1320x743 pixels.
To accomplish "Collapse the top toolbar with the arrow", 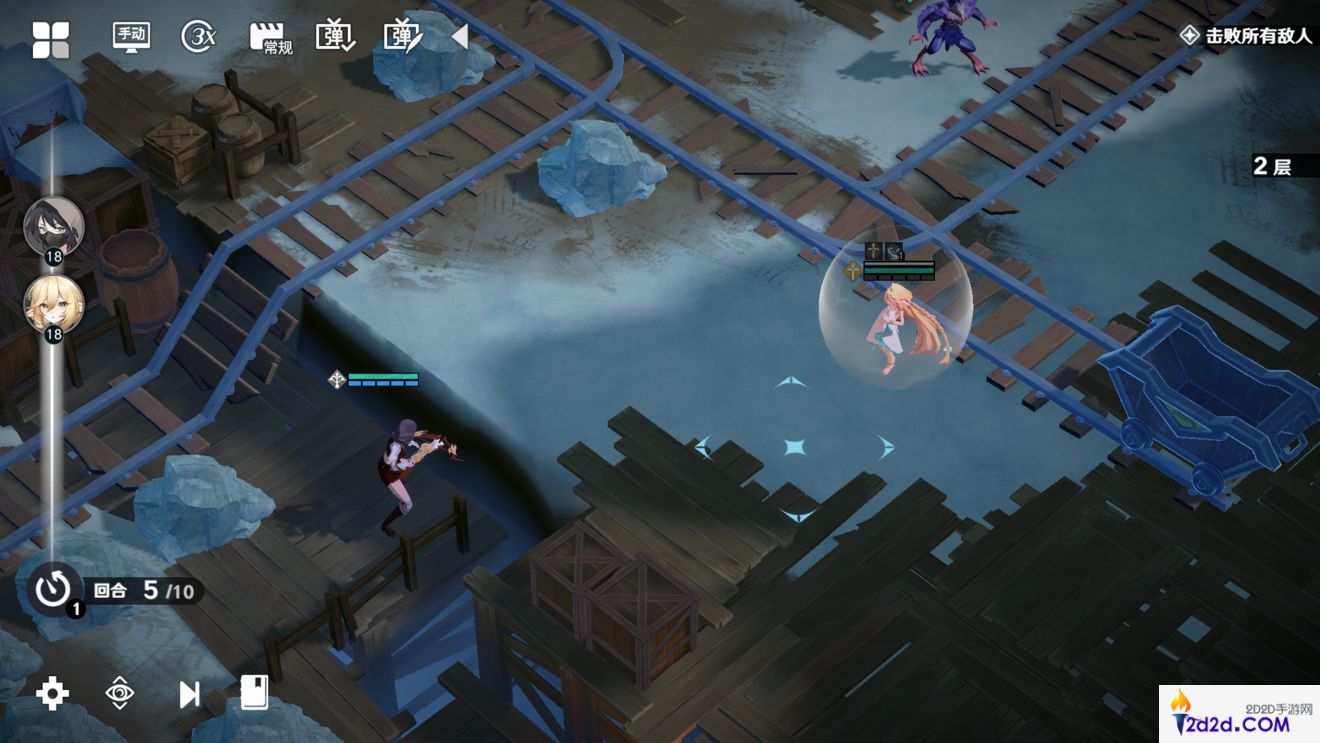I will (x=460, y=37).
